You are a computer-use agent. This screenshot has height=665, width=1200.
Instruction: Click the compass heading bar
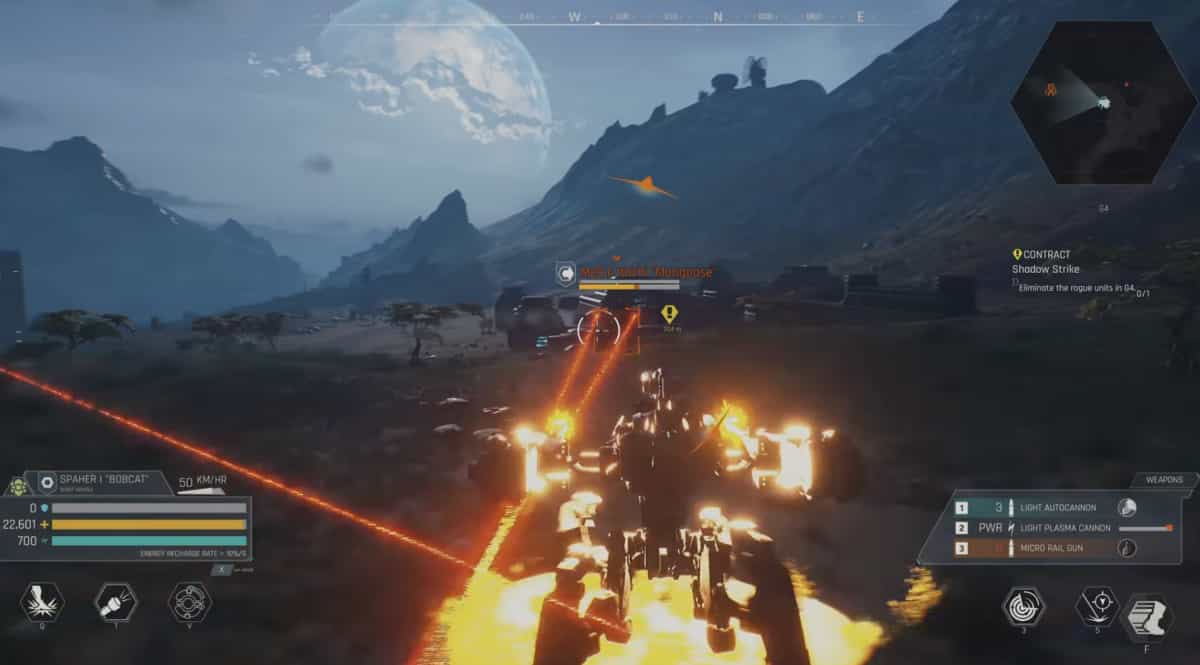(690, 17)
